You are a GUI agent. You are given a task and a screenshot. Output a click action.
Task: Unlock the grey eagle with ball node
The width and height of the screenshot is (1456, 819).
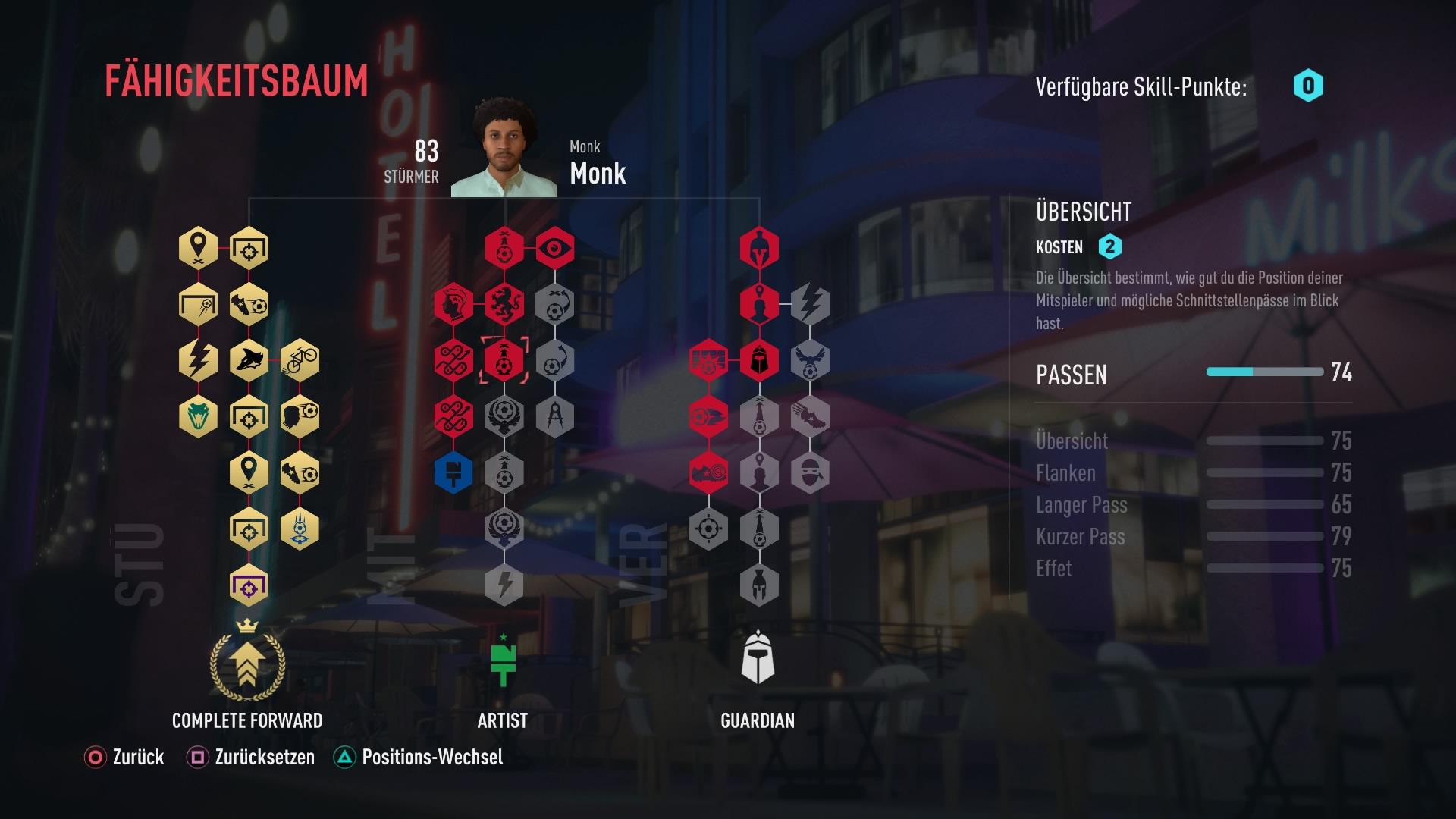810,359
